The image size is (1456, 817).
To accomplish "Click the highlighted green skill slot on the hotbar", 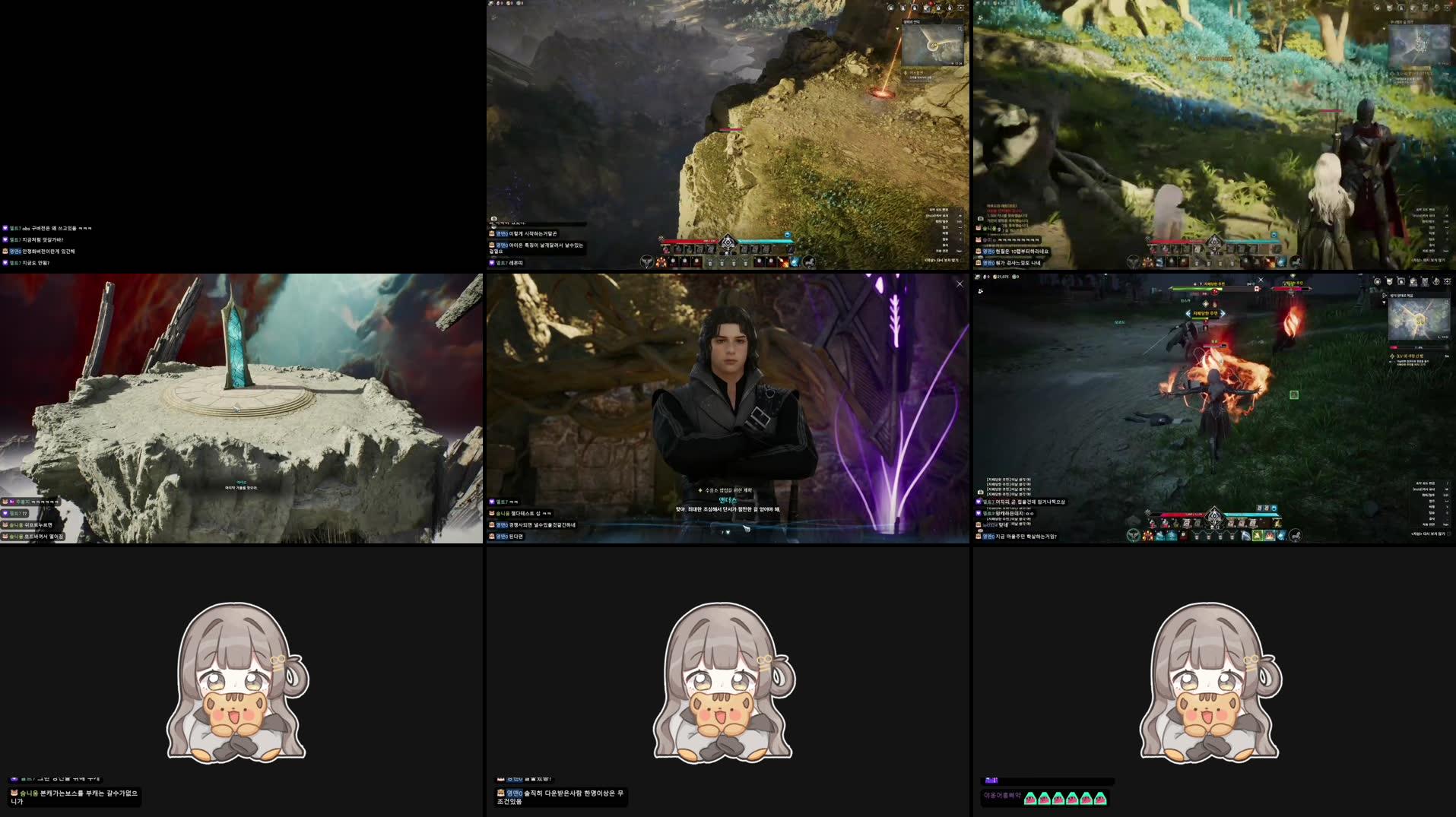I will pyautogui.click(x=1258, y=537).
